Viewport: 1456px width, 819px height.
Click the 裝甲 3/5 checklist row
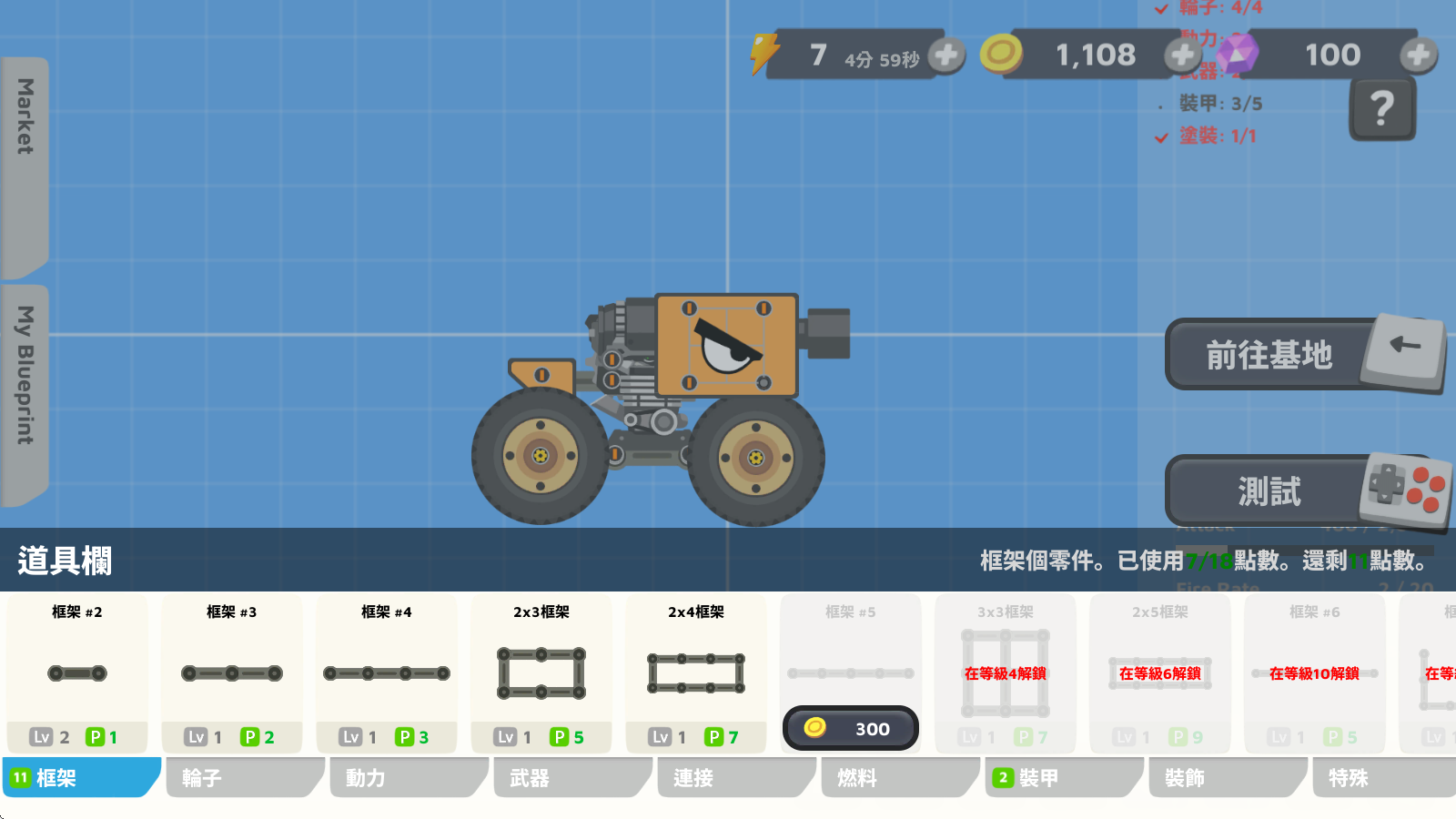point(1214,103)
